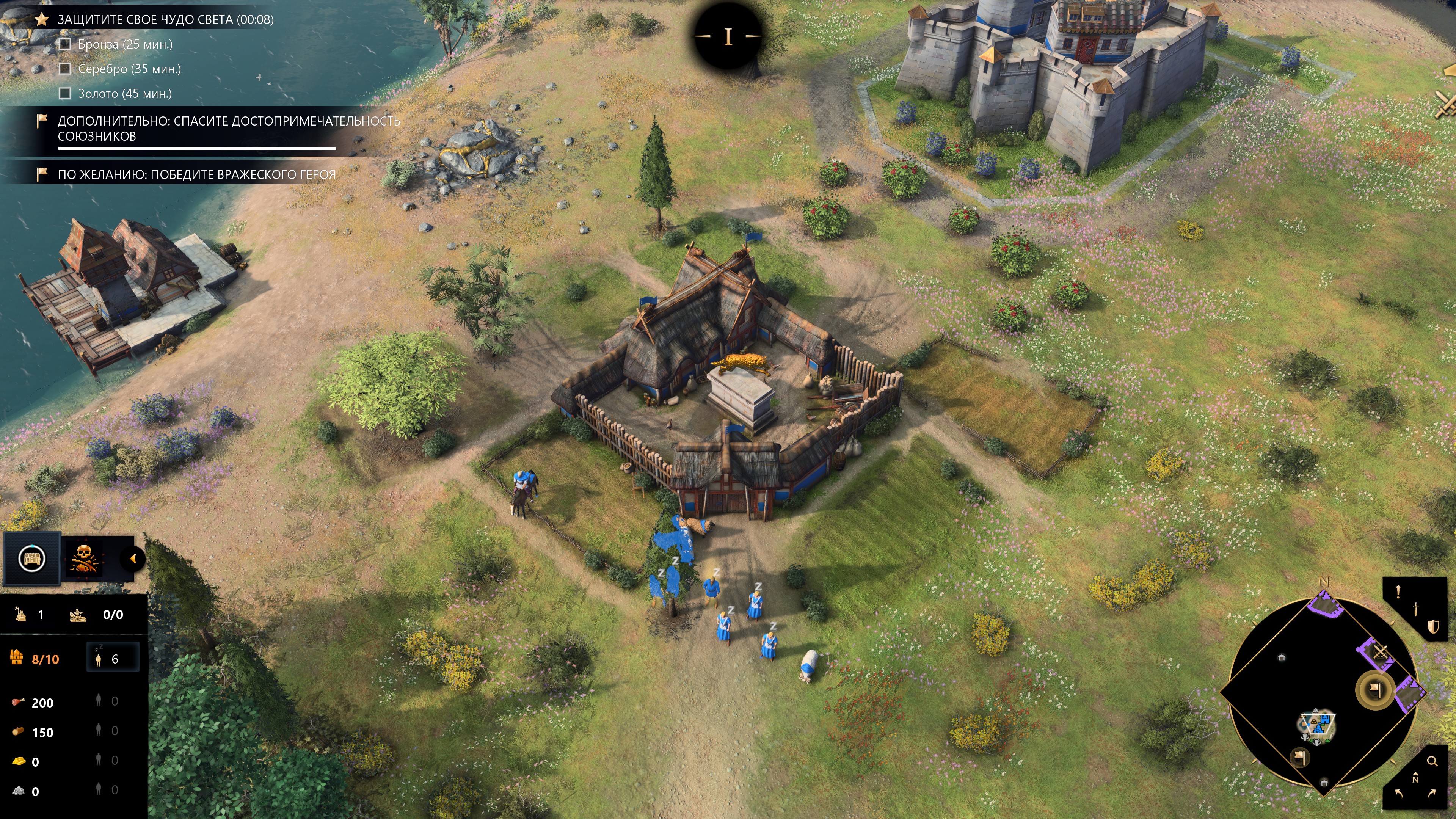This screenshot has height=819, width=1456.
Task: Select the optional 'Победите вражеского героя' objective
Action: [x=196, y=175]
